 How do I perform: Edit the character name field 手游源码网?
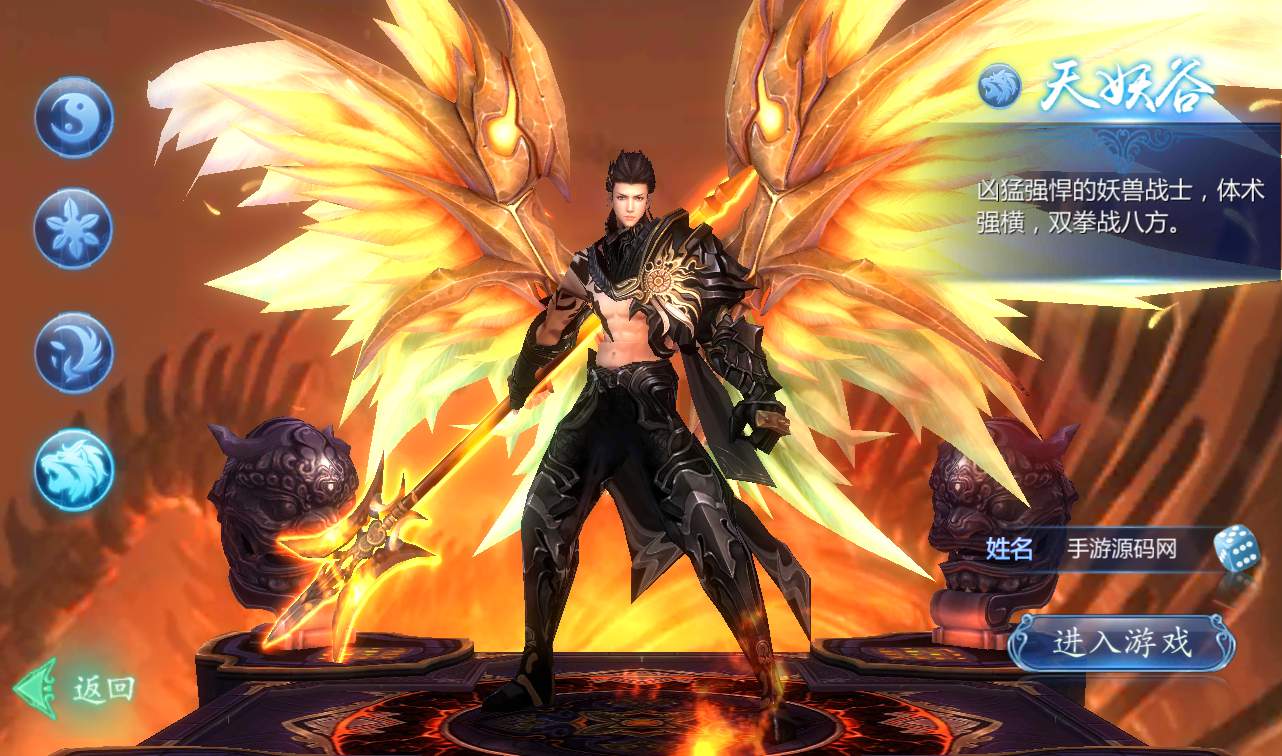1122,549
